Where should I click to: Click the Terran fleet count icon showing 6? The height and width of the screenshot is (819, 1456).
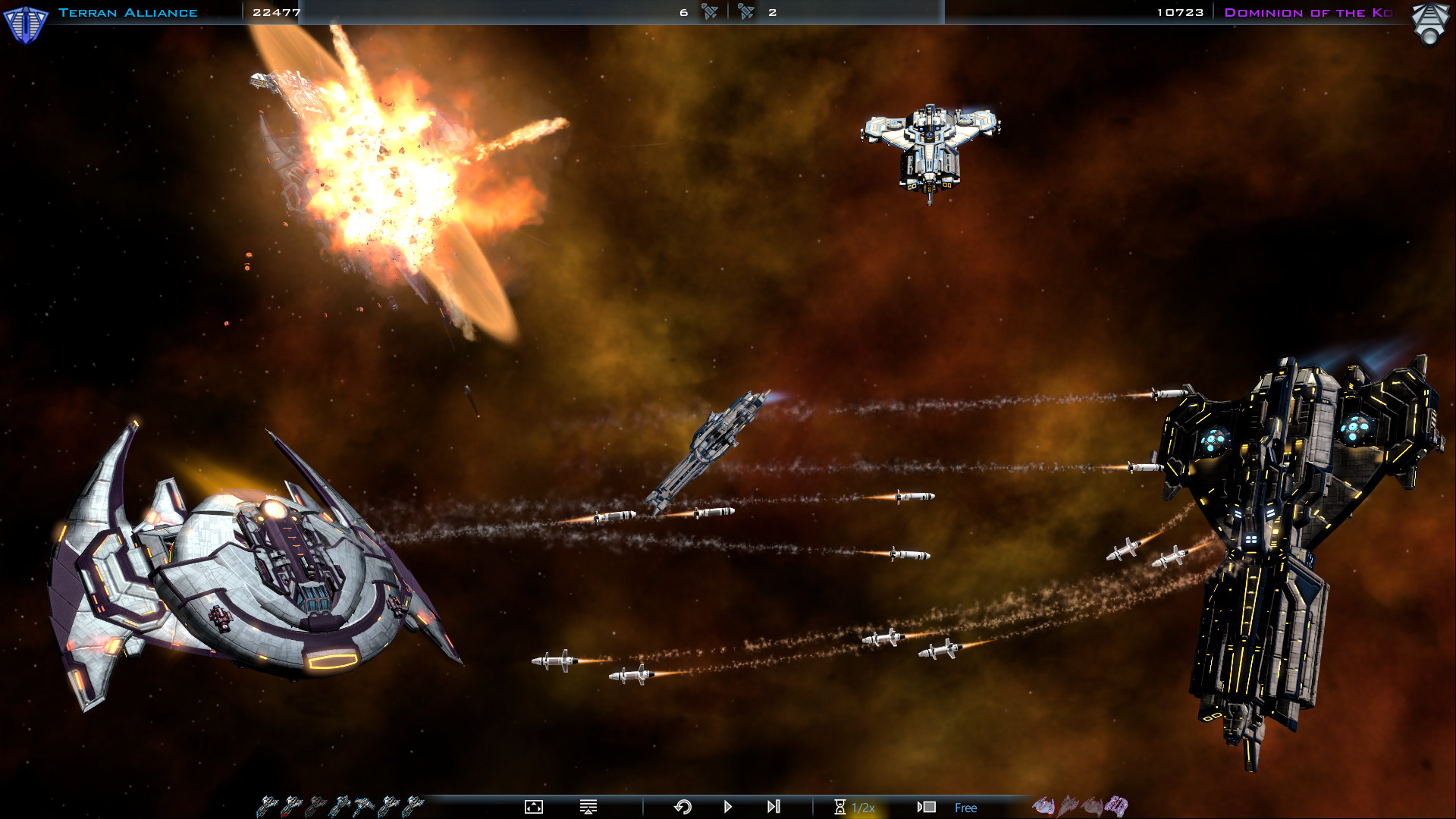tap(709, 12)
